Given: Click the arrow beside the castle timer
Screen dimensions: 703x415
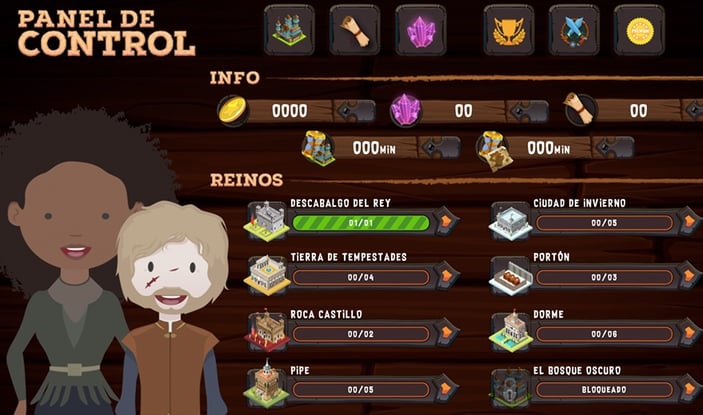Looking at the screenshot, I should [437, 148].
